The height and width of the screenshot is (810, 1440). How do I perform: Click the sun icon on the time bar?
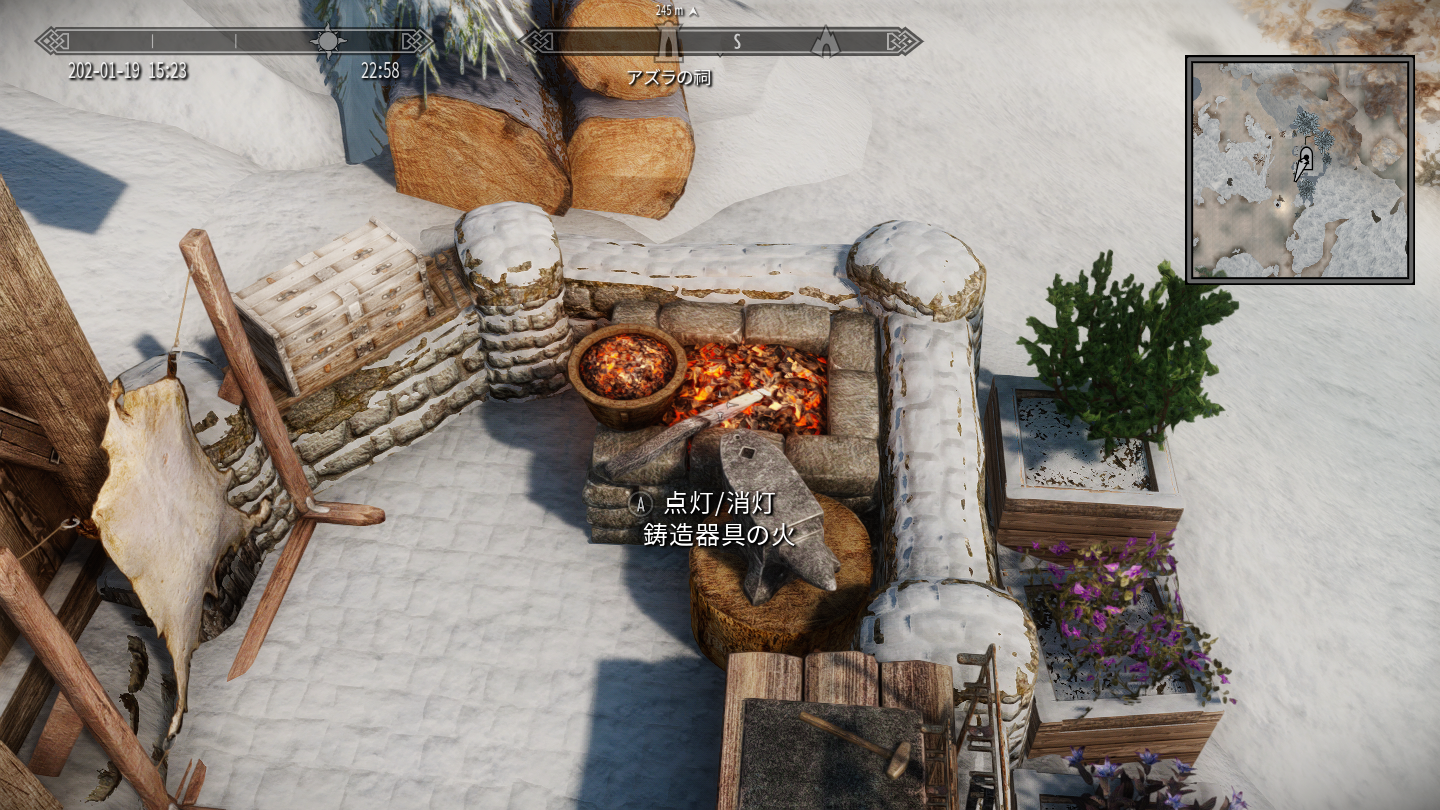(x=328, y=41)
